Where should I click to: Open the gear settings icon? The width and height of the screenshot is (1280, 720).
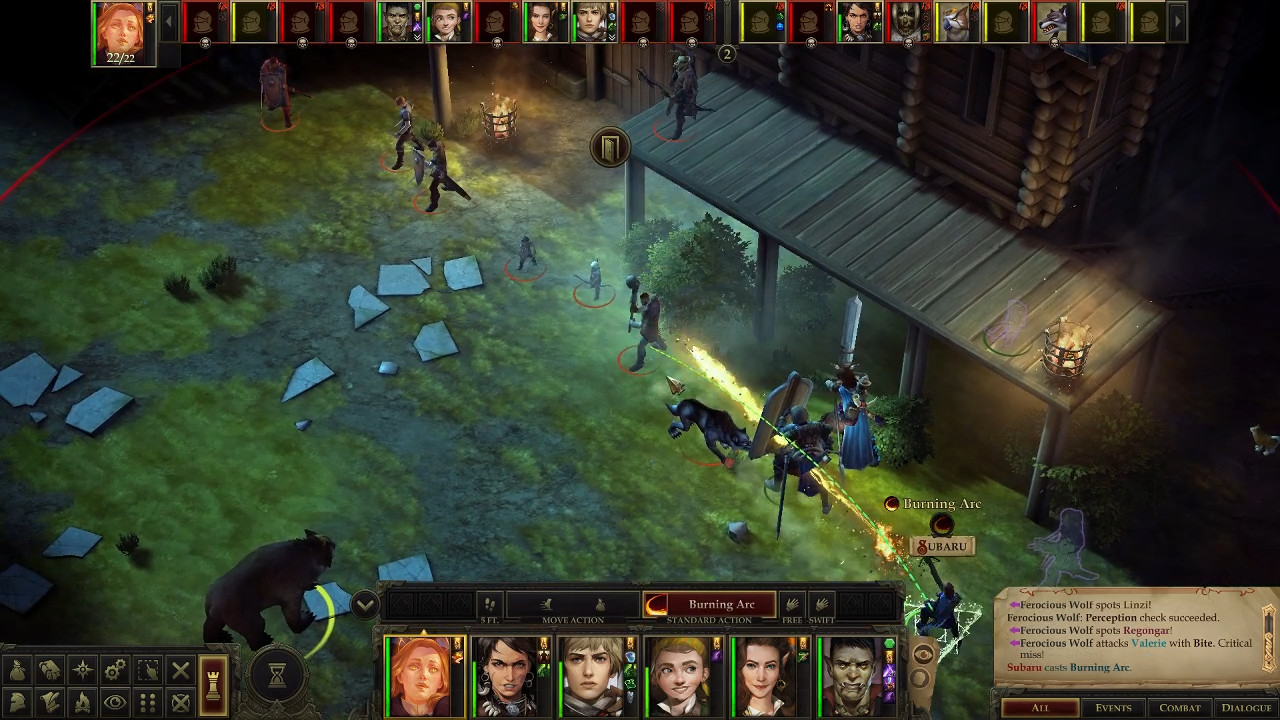point(115,670)
